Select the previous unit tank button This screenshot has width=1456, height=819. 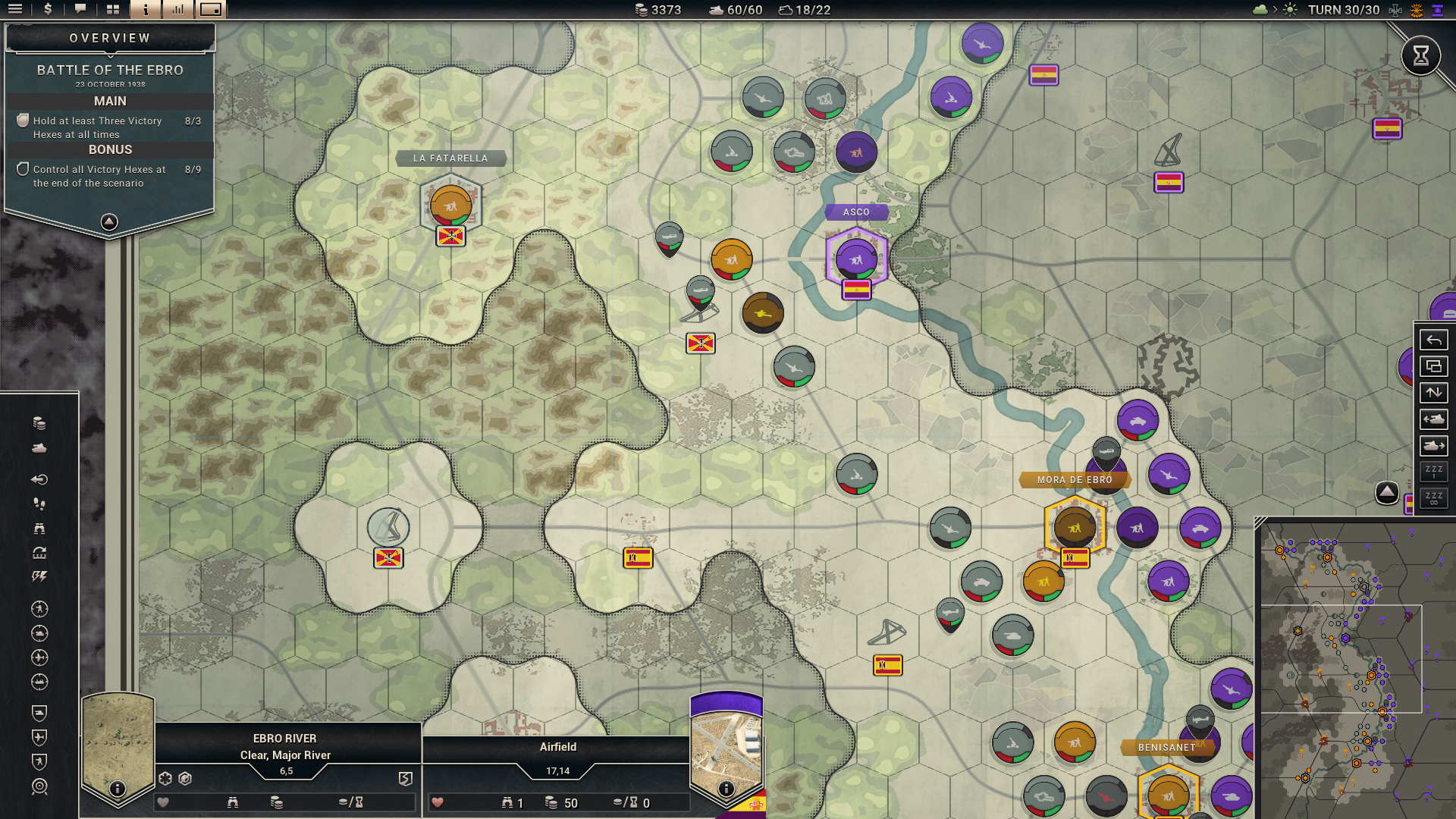1433,419
